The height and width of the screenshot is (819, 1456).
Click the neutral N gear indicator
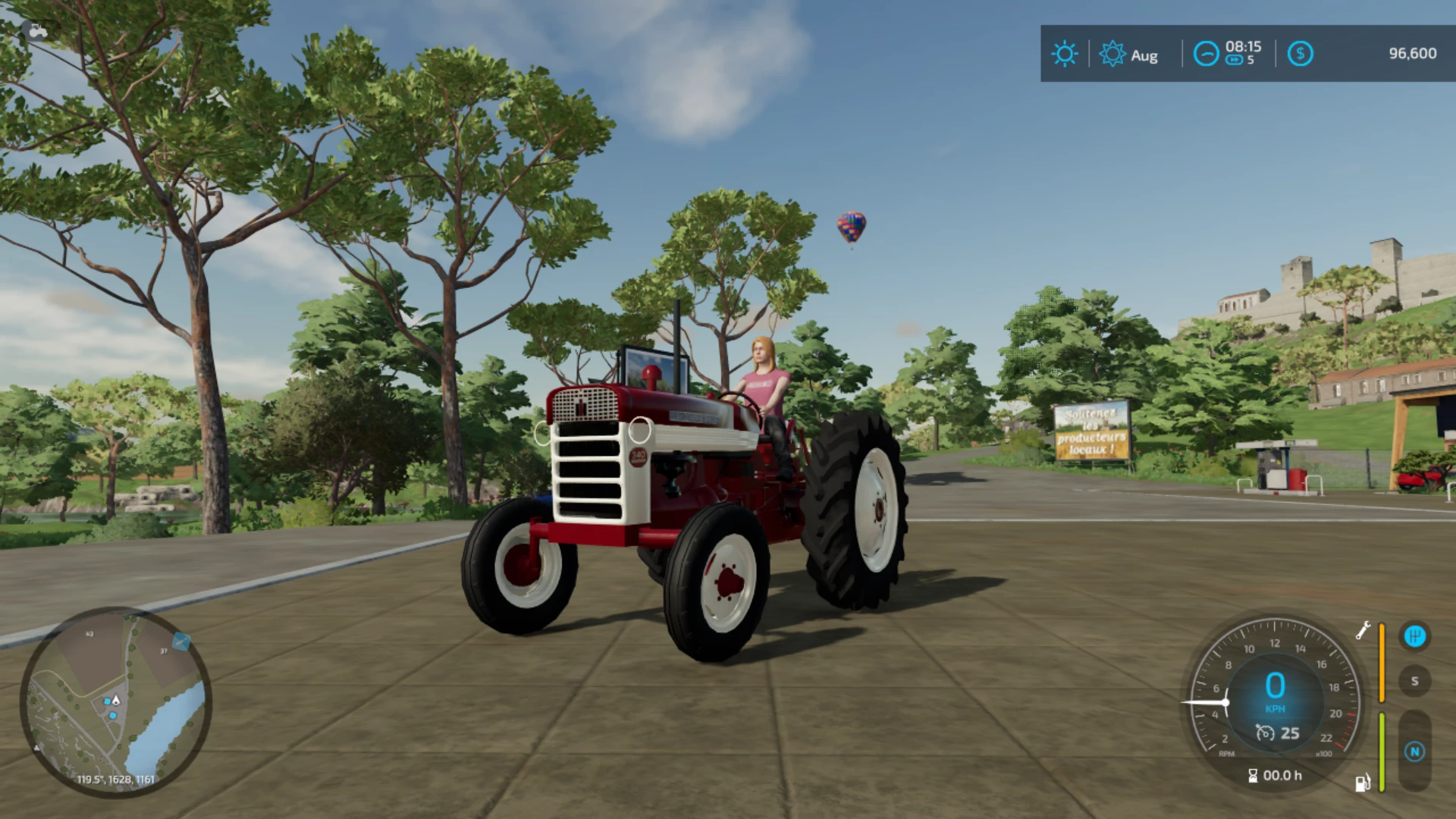pos(1414,752)
